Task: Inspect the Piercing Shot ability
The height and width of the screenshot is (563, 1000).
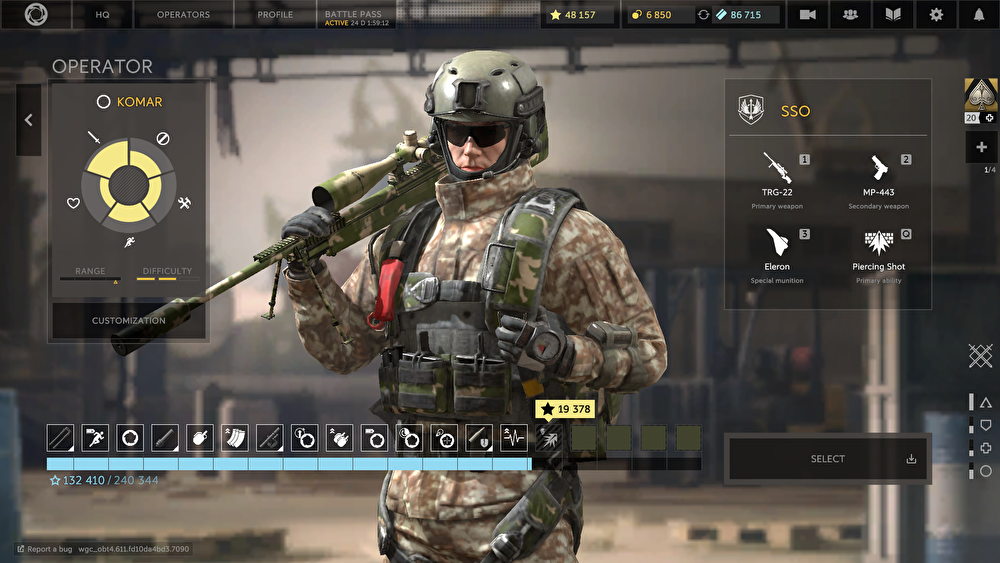Action: click(x=878, y=250)
